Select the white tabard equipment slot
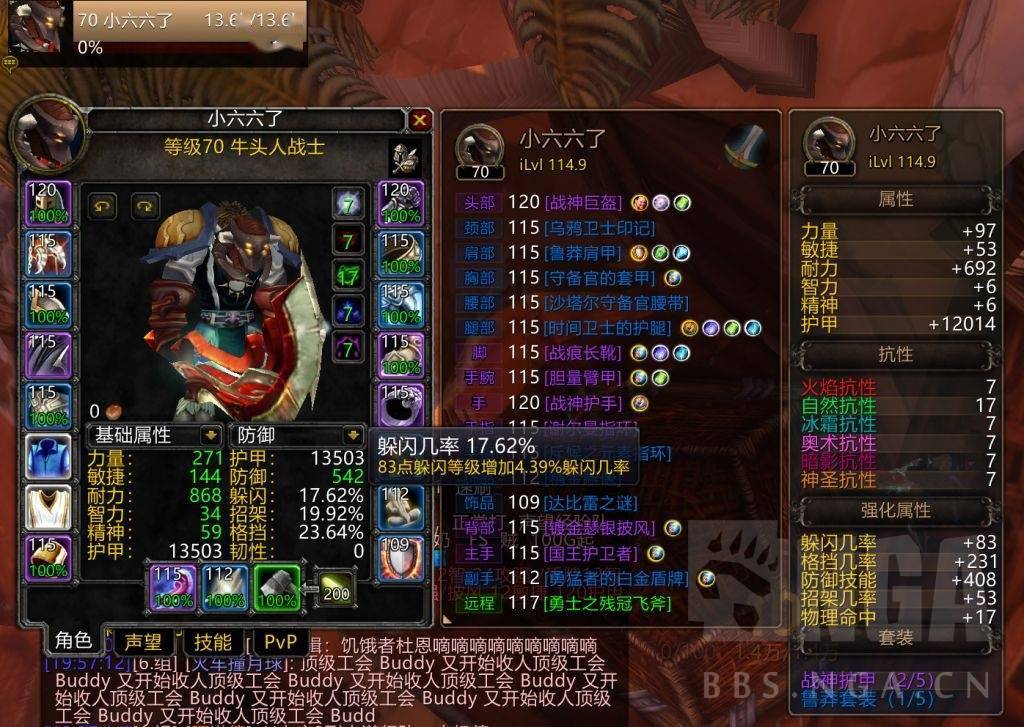This screenshot has height=727, width=1024. pos(48,507)
